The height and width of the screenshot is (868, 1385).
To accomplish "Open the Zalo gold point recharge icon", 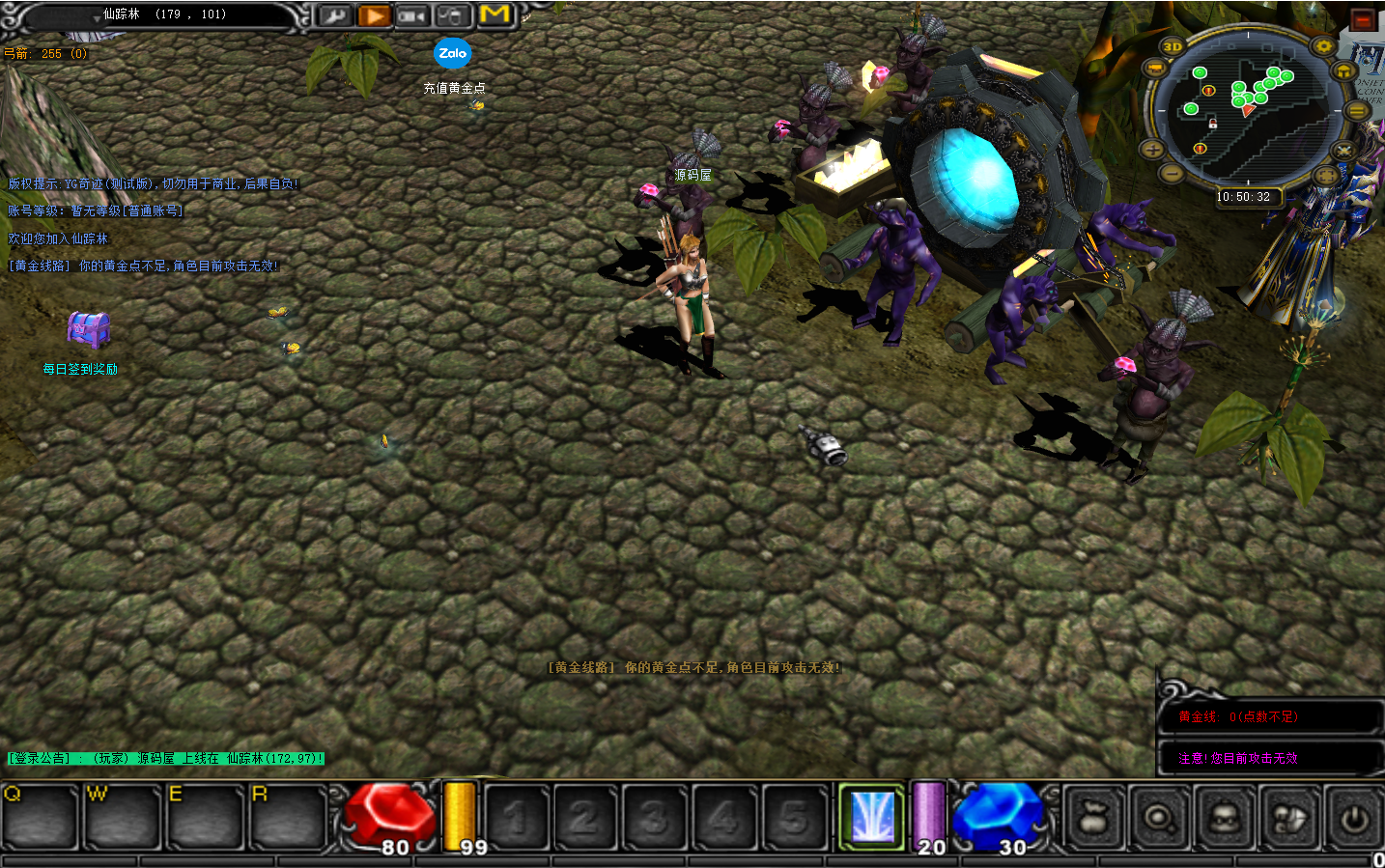I will [x=452, y=54].
